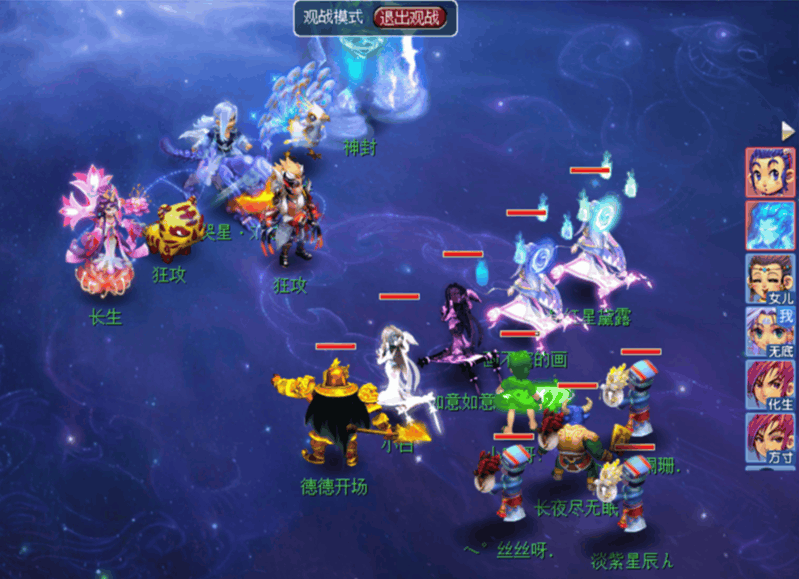
Task: Select the portrait labeled 化生
Action: coord(770,386)
